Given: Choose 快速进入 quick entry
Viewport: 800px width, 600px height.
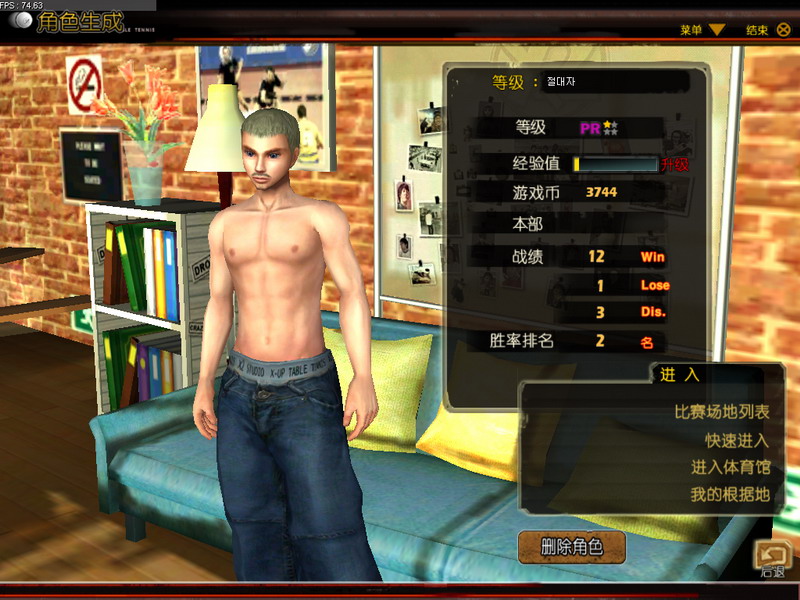Looking at the screenshot, I should [x=737, y=440].
